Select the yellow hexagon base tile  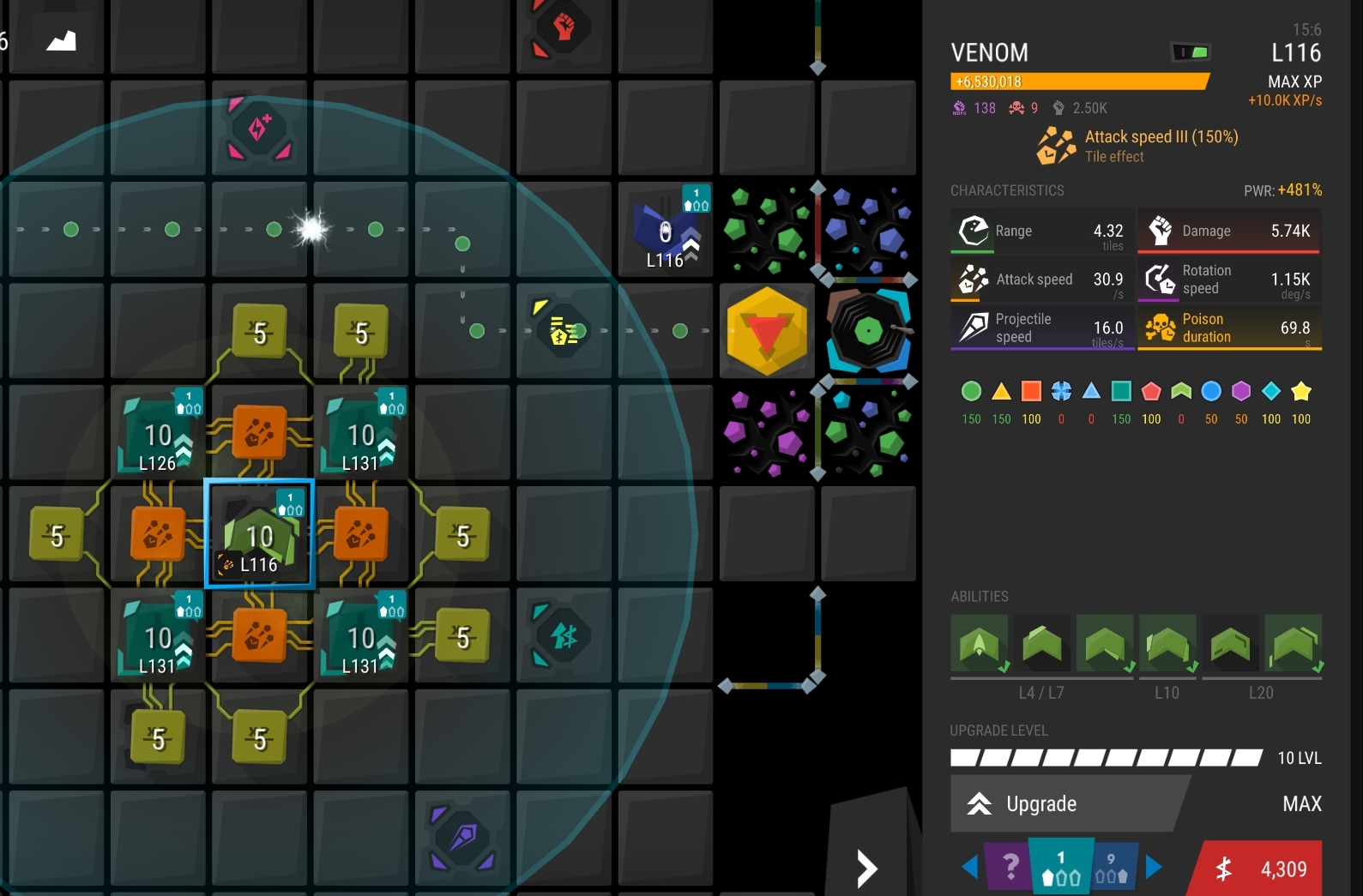pos(767,331)
